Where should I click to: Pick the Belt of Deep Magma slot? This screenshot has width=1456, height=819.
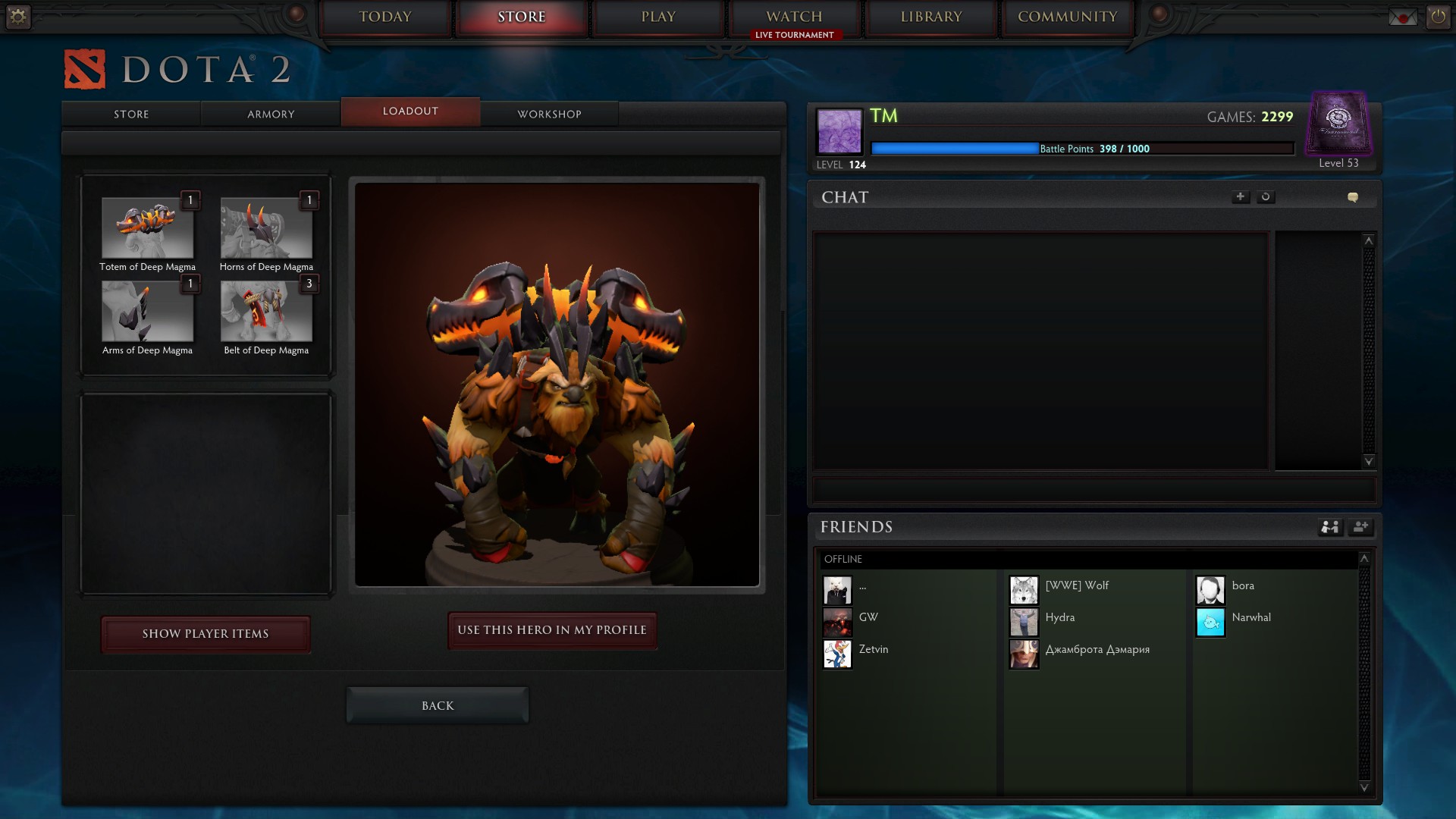(x=266, y=312)
